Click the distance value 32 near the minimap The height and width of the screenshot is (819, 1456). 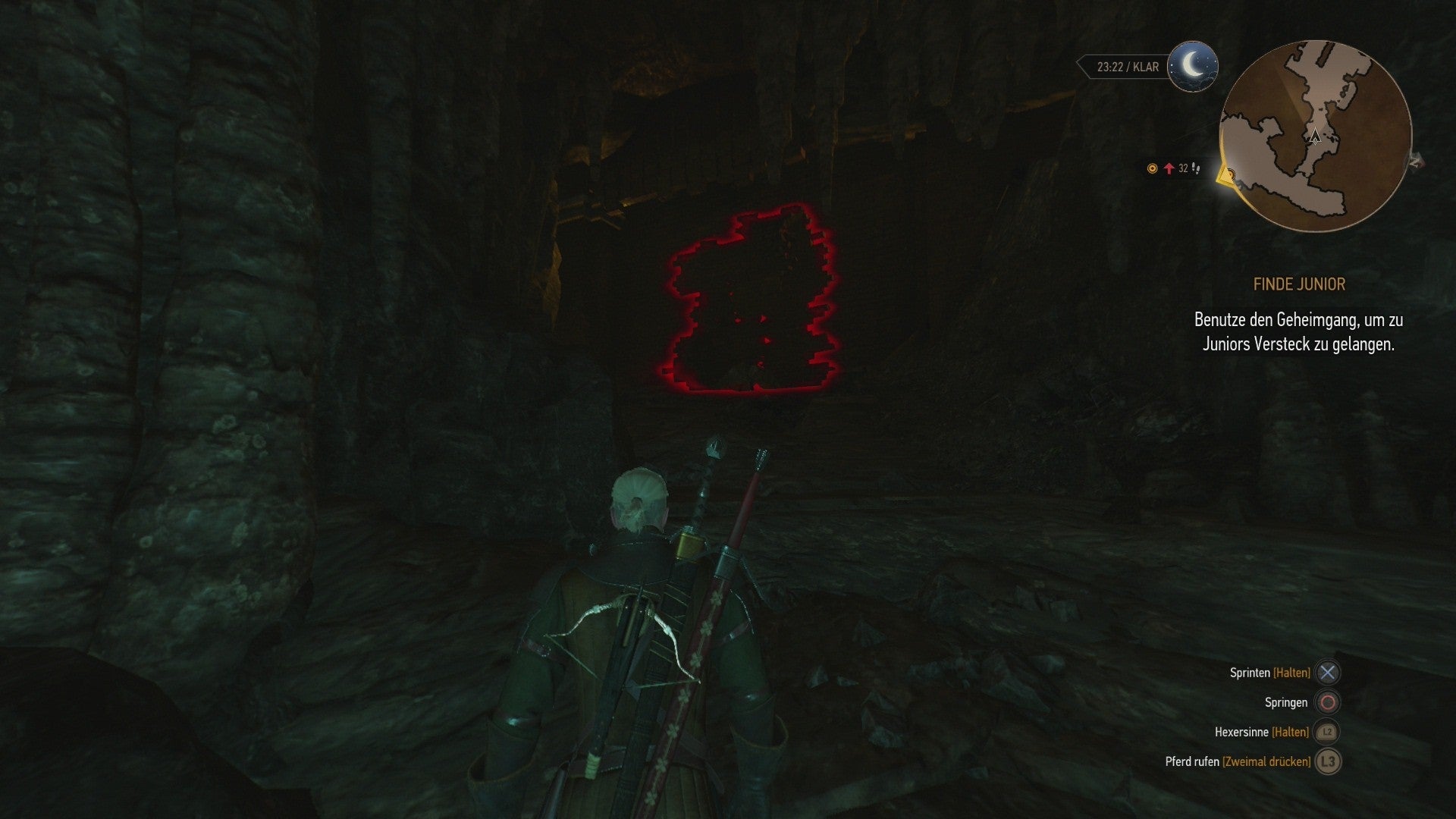pyautogui.click(x=1183, y=168)
